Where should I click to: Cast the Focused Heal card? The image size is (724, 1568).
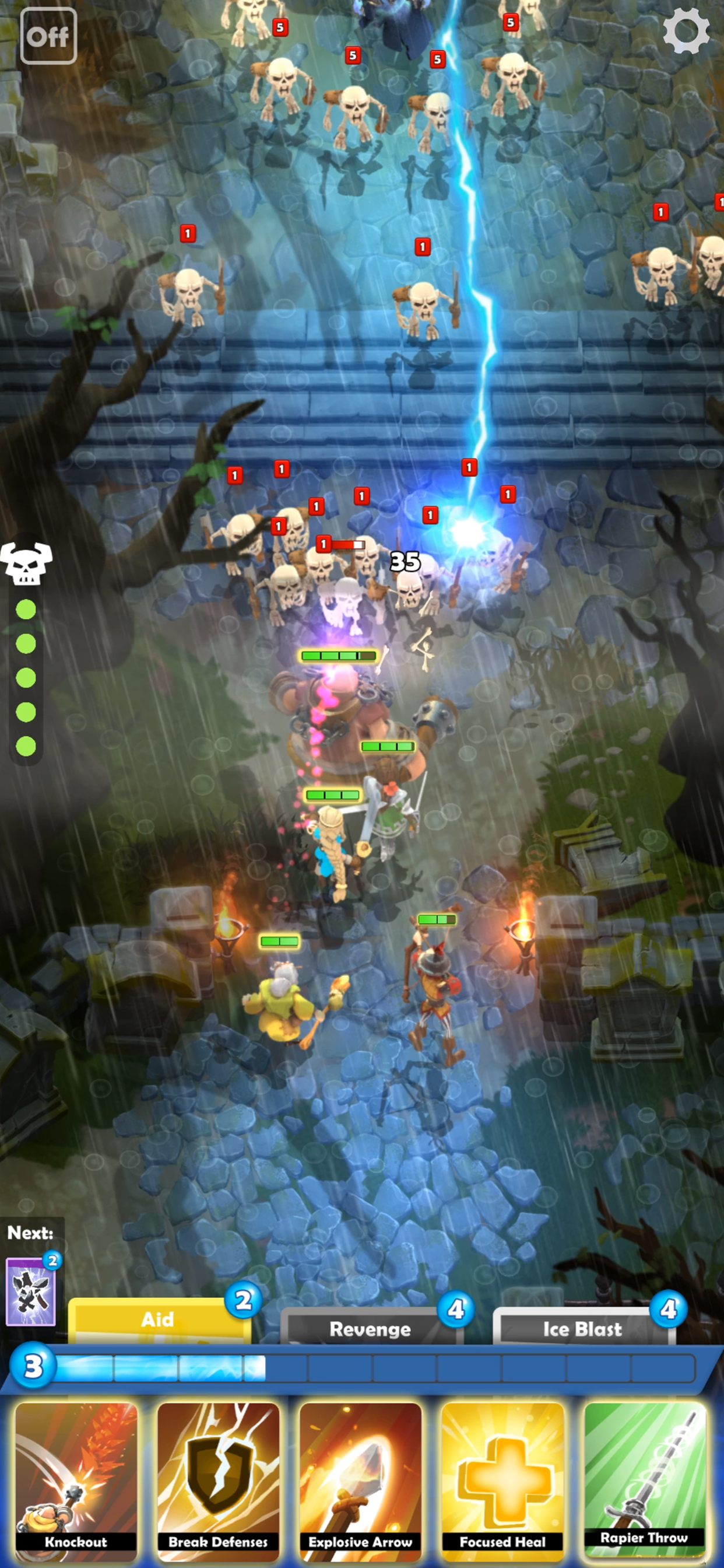(x=502, y=1480)
